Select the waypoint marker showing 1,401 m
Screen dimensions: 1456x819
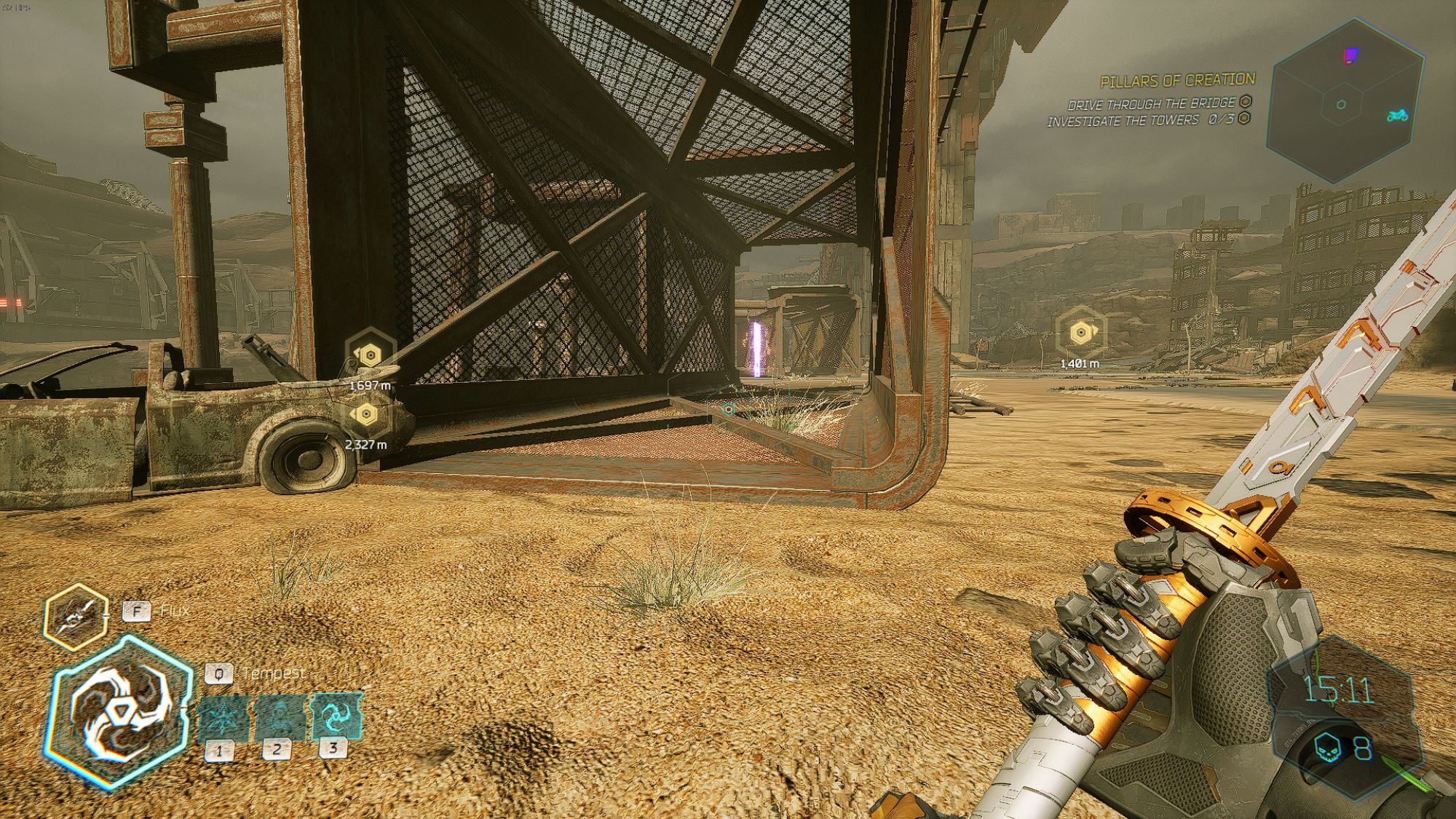click(x=1080, y=333)
